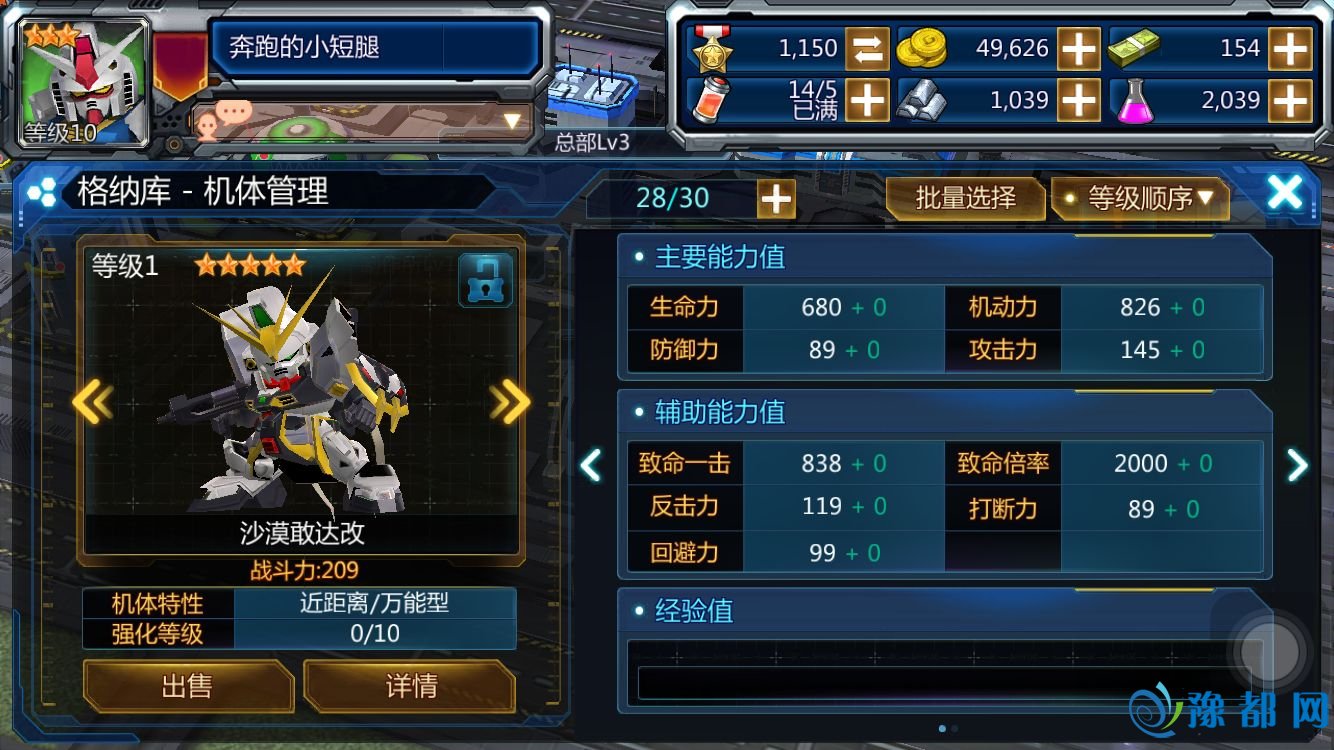
Task: Click the 批量选择 batch select button
Action: [965, 198]
